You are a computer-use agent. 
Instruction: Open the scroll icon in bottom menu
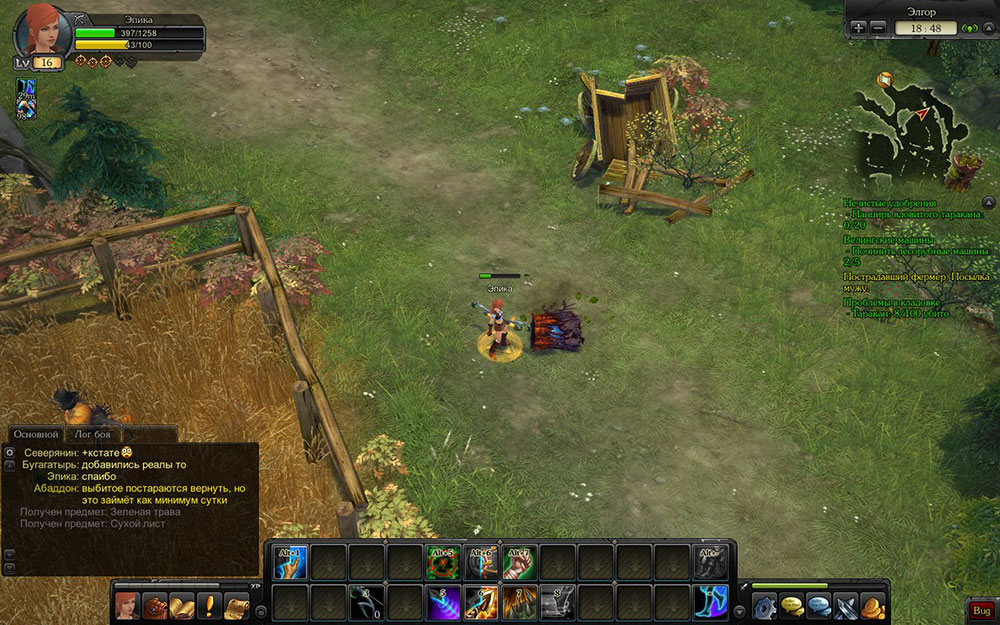(236, 607)
